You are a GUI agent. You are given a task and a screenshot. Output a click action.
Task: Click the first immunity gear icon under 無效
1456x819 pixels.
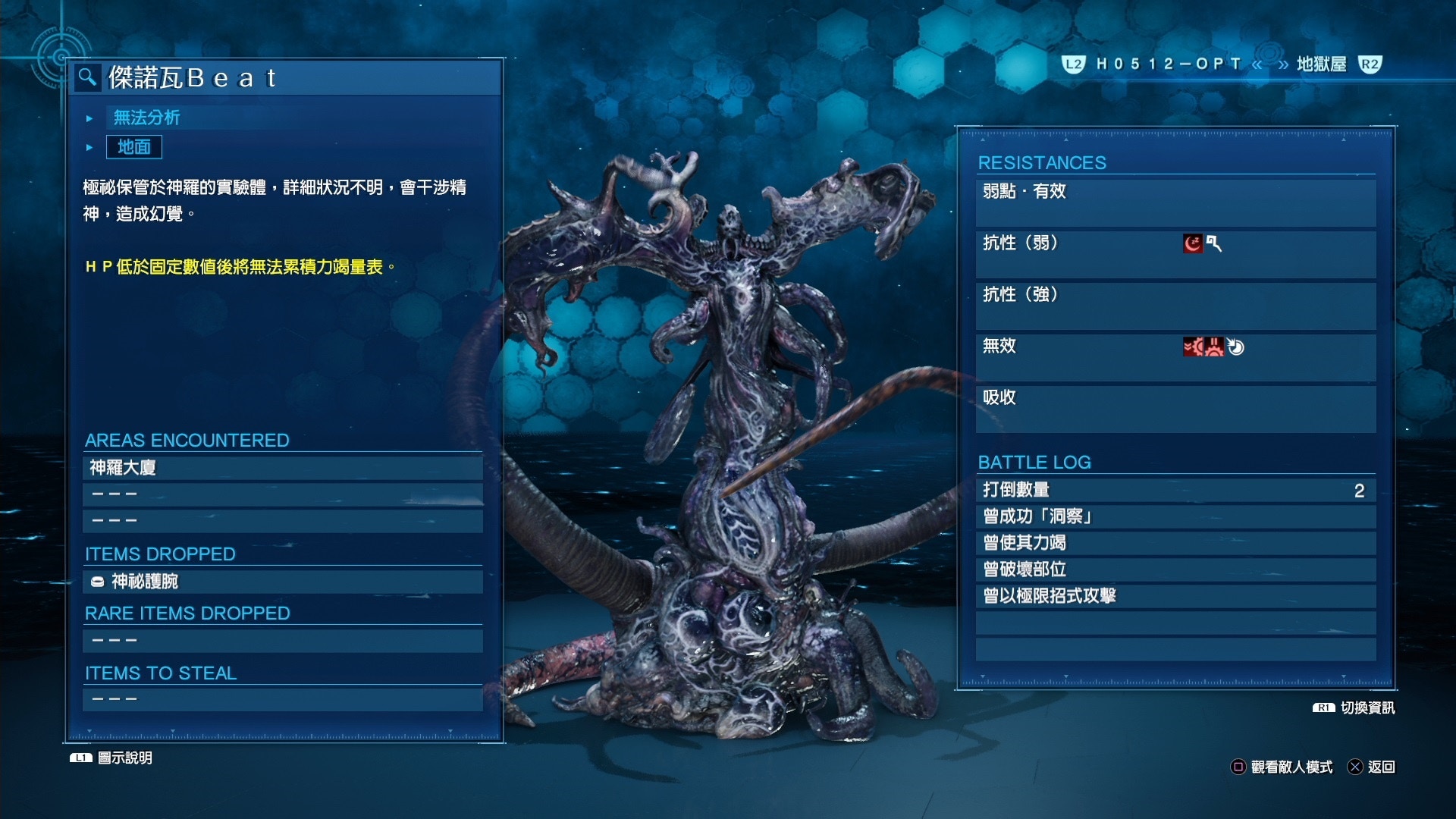pyautogui.click(x=1194, y=347)
